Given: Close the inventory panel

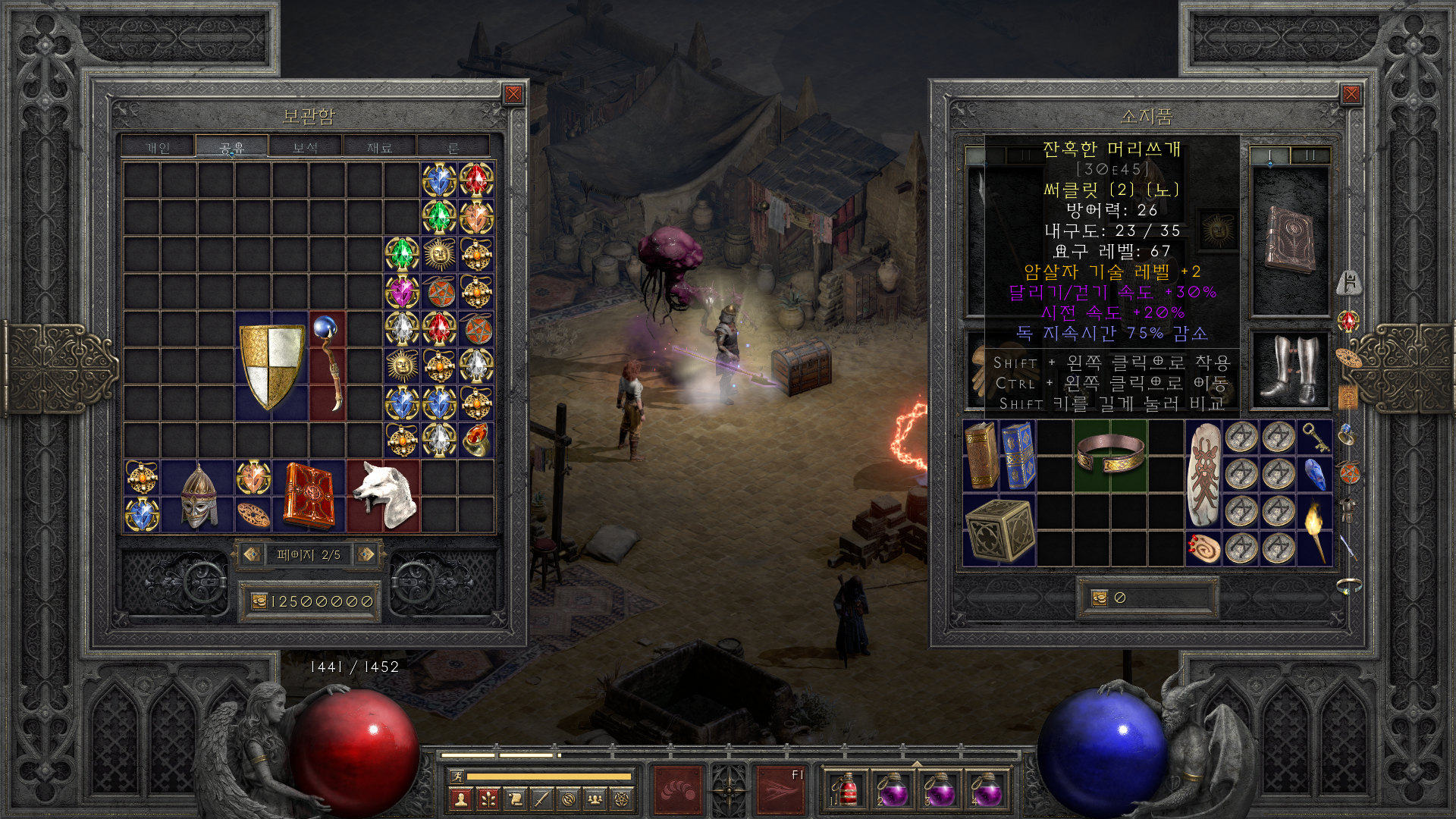Looking at the screenshot, I should (x=1351, y=94).
